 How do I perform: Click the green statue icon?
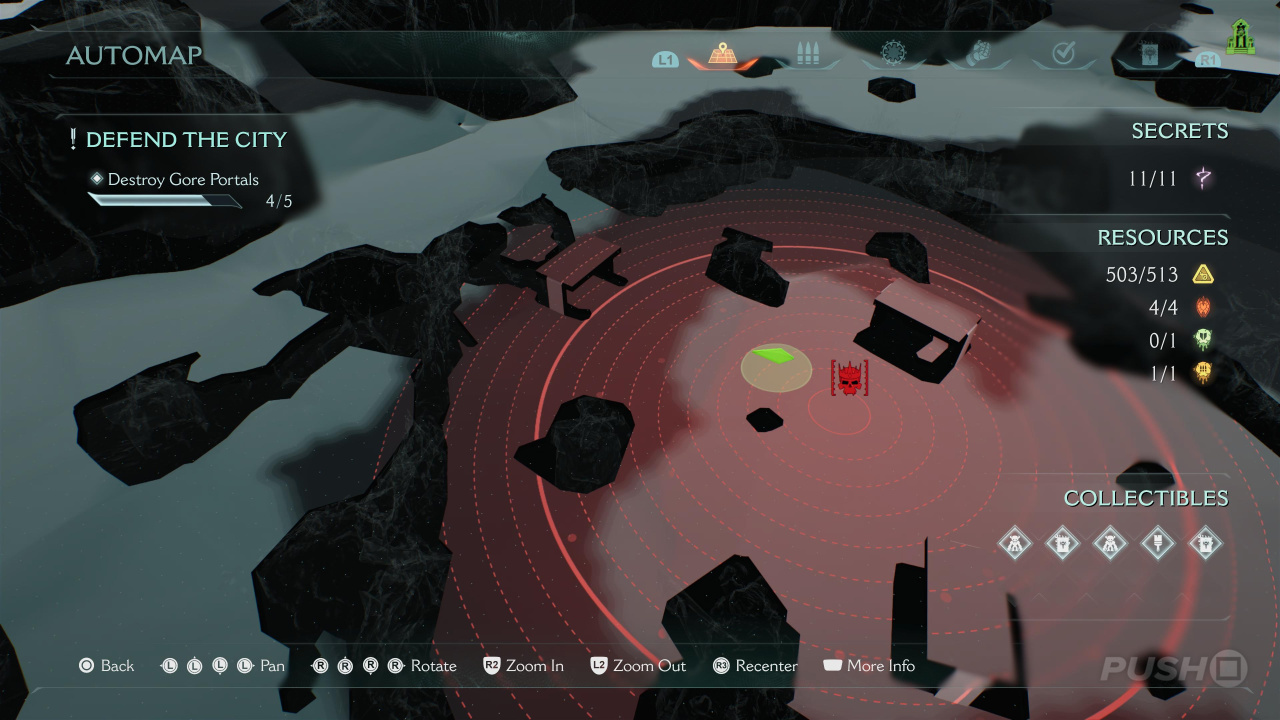pyautogui.click(x=1240, y=40)
